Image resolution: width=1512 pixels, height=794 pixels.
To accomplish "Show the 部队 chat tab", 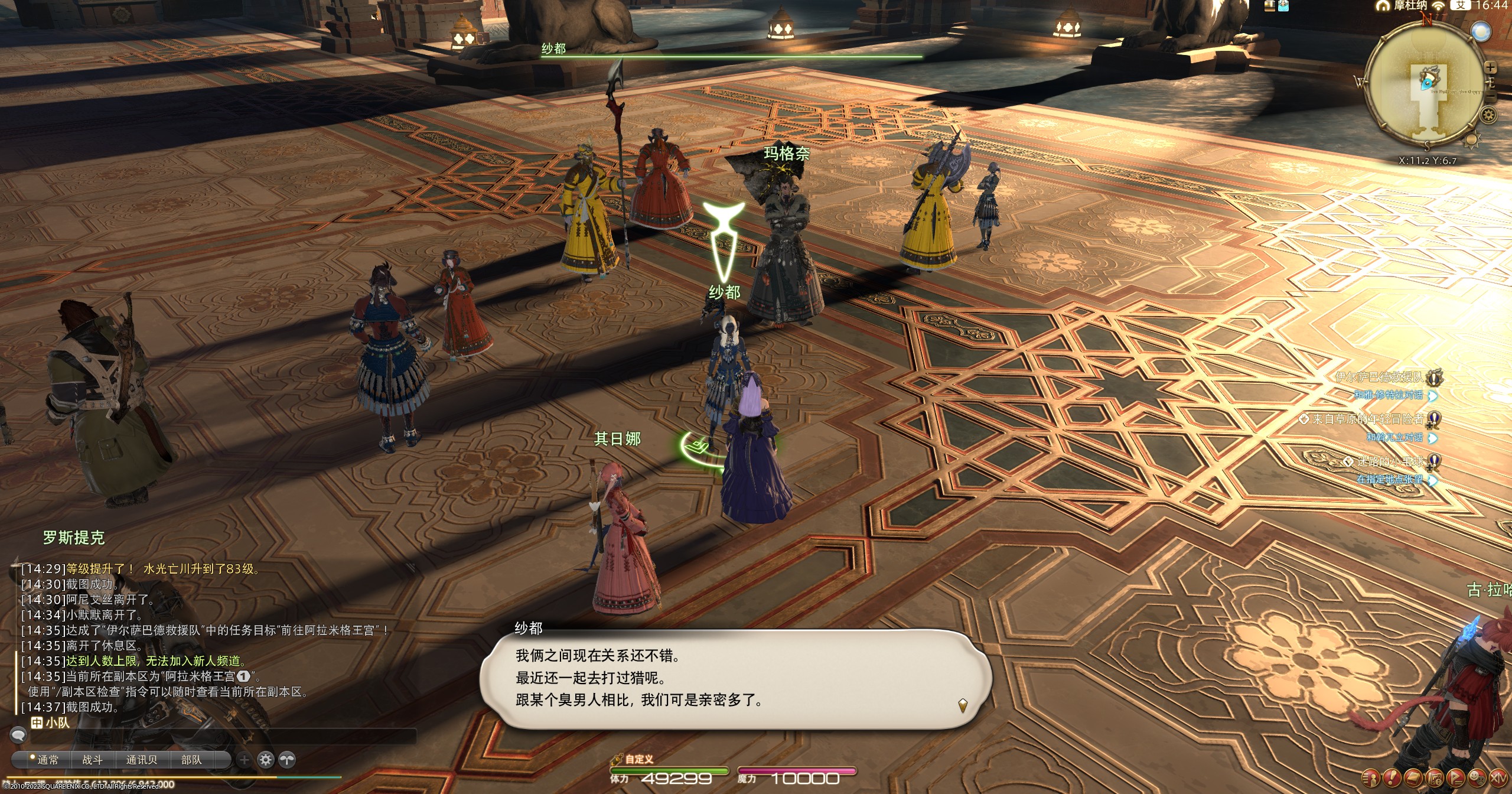I will [x=191, y=760].
